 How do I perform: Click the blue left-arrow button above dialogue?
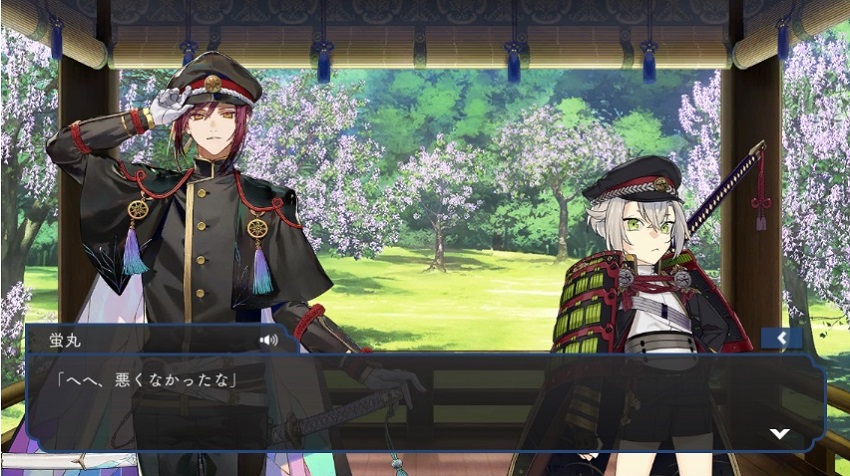[780, 339]
